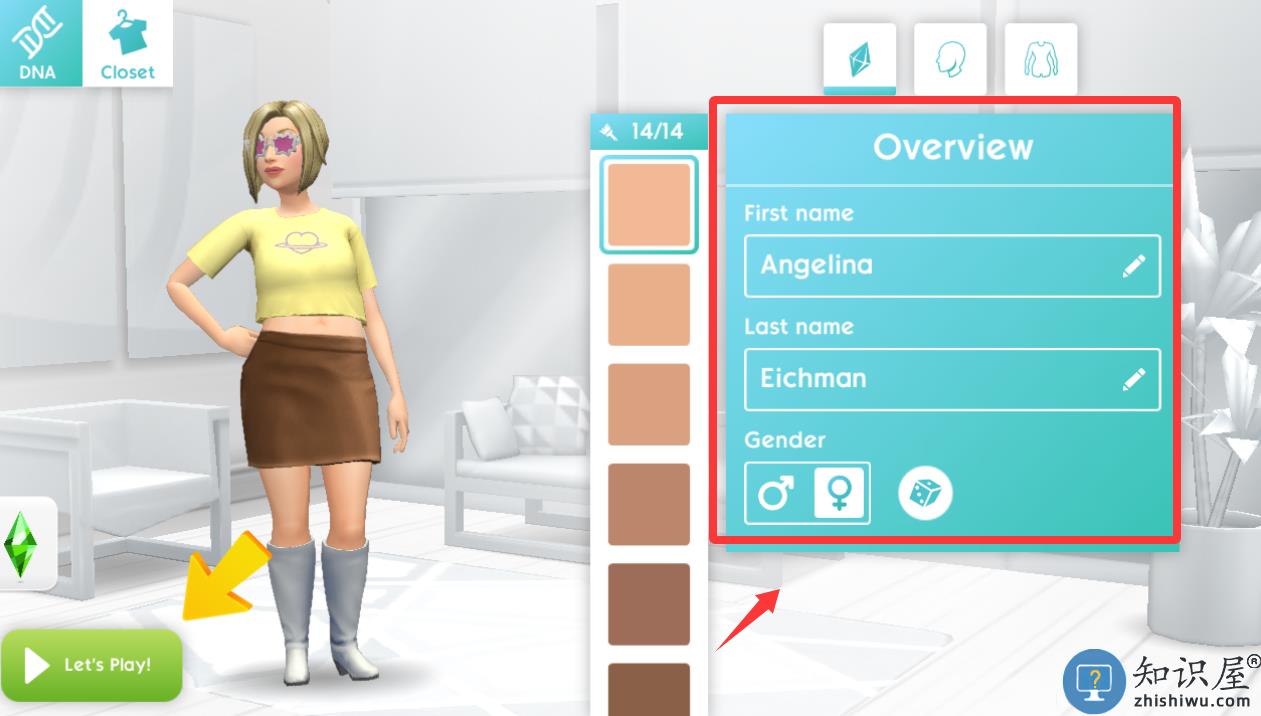Select the lightest highlighted skin tone swatch
The width and height of the screenshot is (1261, 716).
(649, 205)
